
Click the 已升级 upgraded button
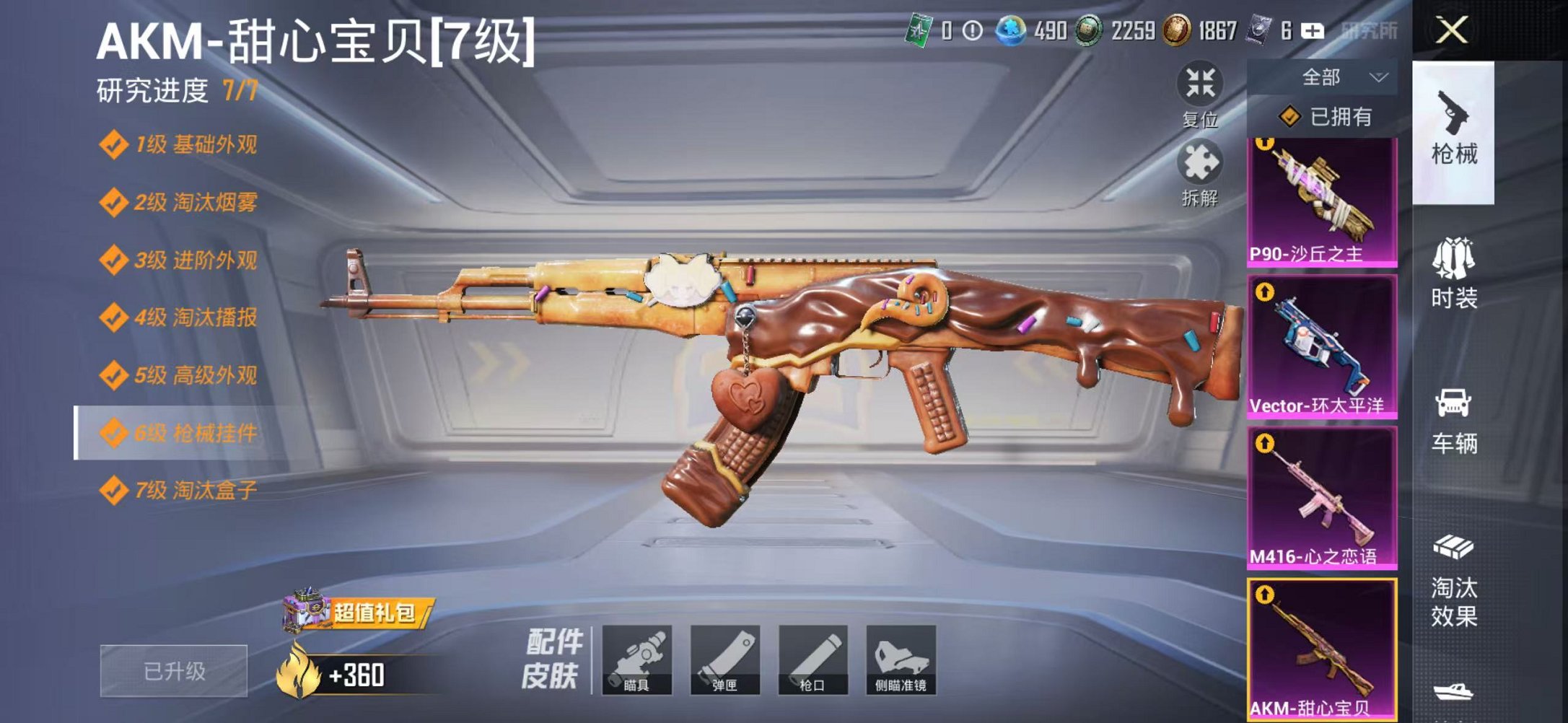pos(173,669)
